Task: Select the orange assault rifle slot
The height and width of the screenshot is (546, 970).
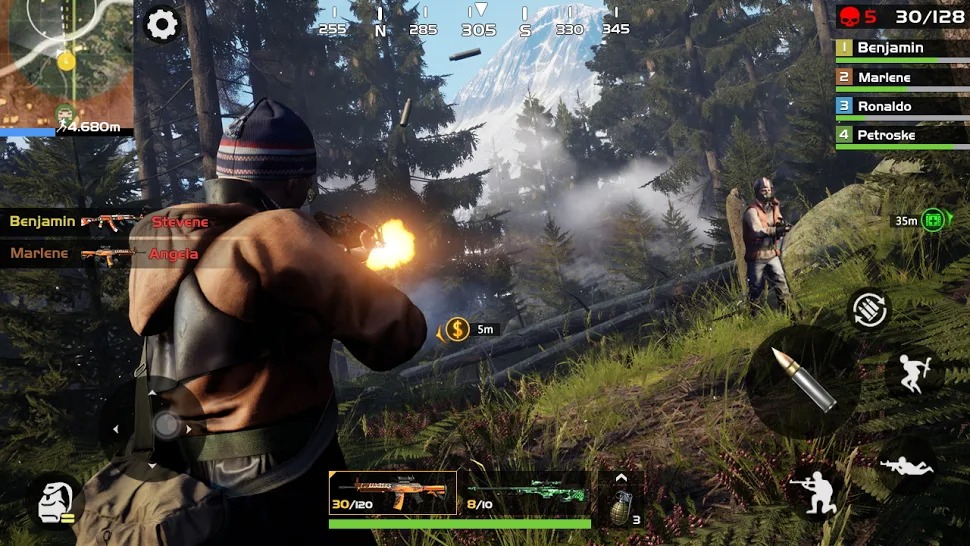Action: [393, 491]
